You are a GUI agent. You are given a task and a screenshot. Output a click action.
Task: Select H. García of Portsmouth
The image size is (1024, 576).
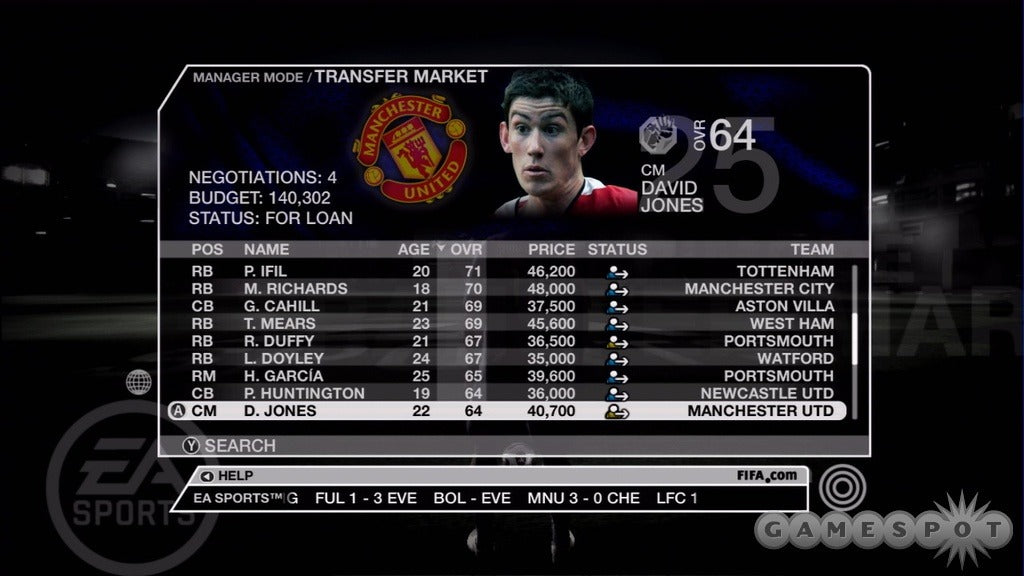[x=512, y=376]
